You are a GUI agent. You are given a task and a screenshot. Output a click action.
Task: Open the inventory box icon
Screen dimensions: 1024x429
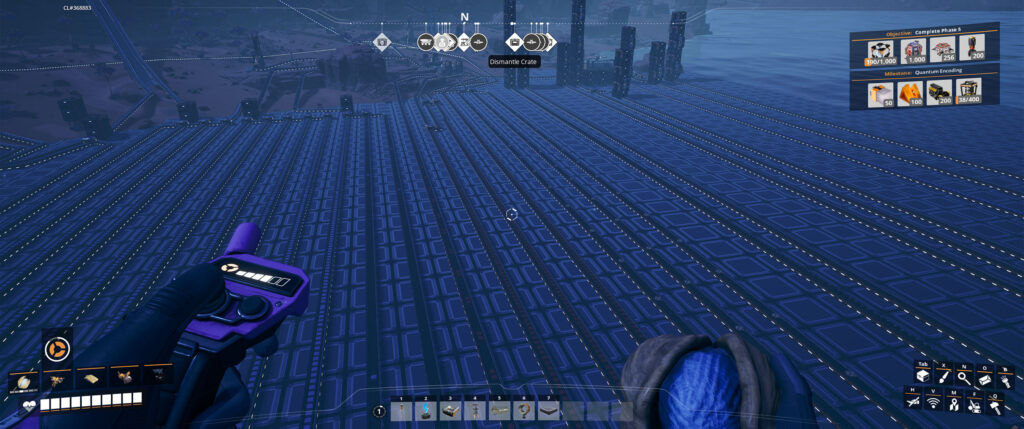click(x=924, y=376)
